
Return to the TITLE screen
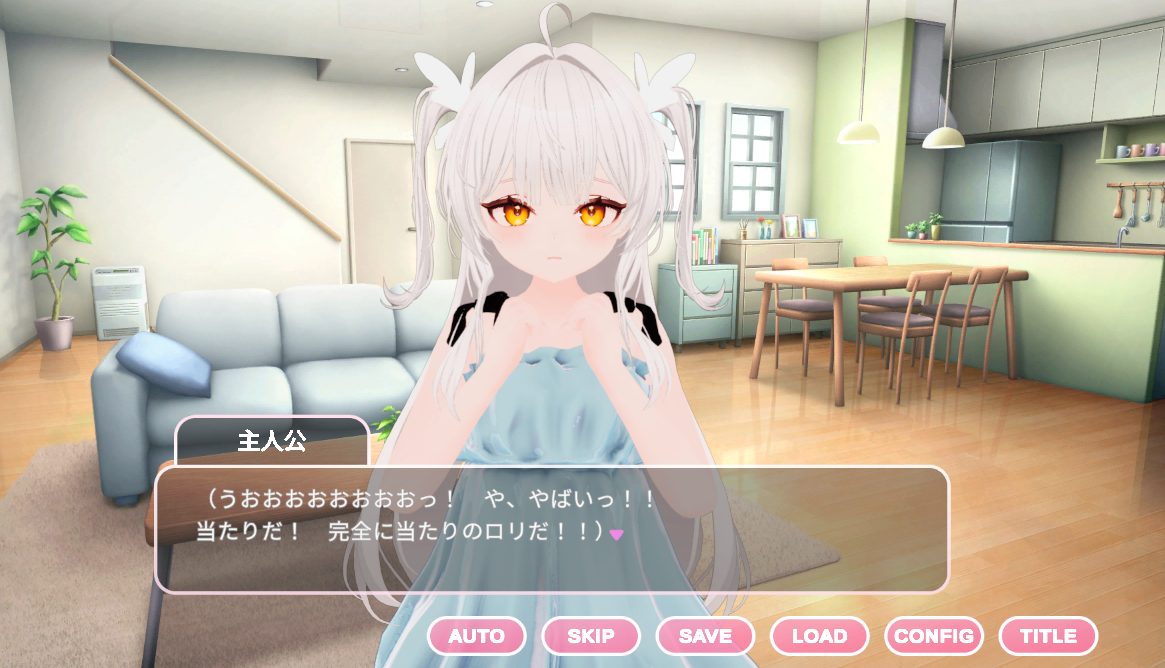point(1048,636)
